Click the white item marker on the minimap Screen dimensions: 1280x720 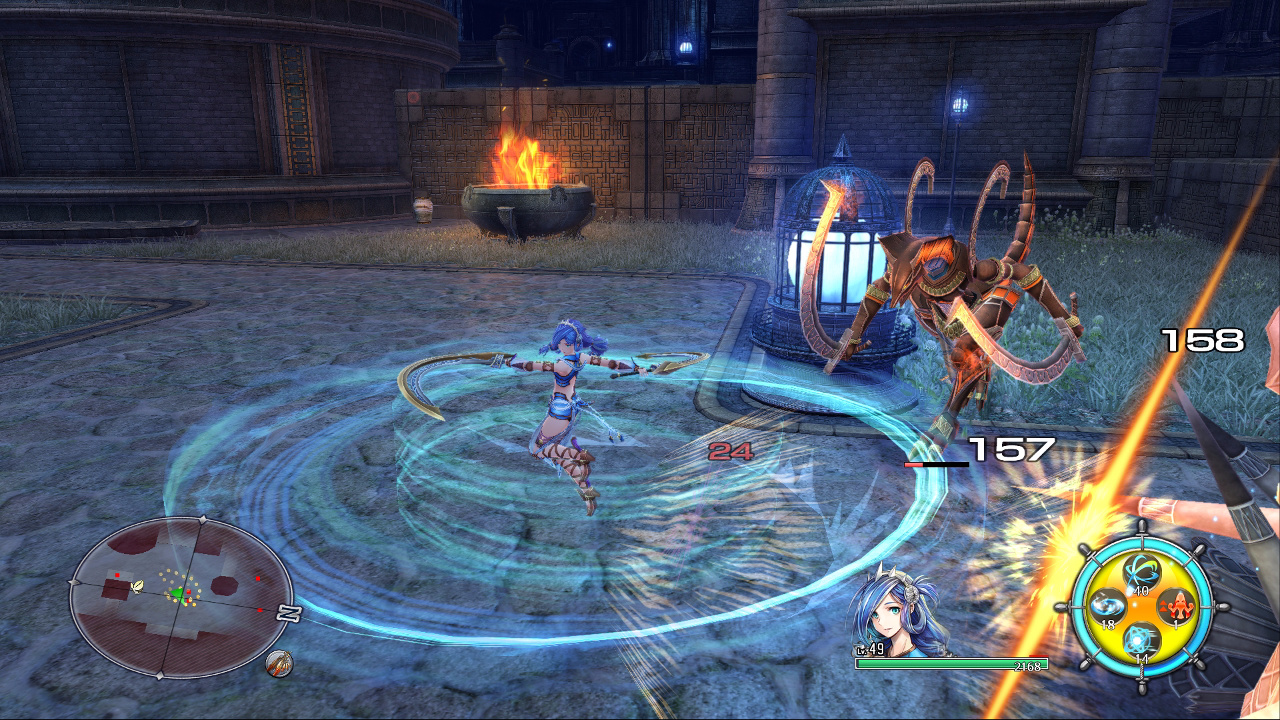pos(138,586)
